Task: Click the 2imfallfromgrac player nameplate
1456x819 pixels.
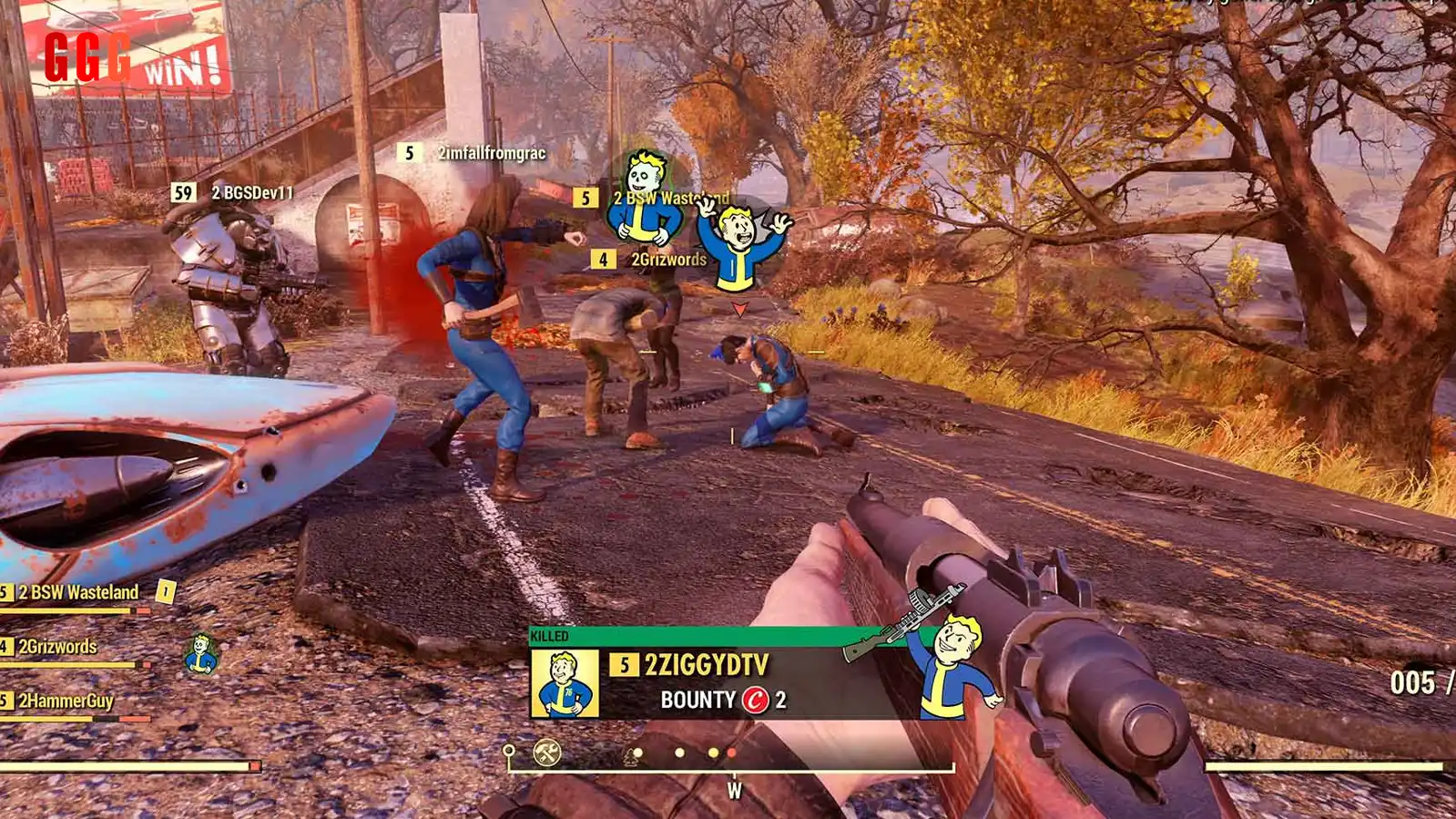Action: pos(491,153)
